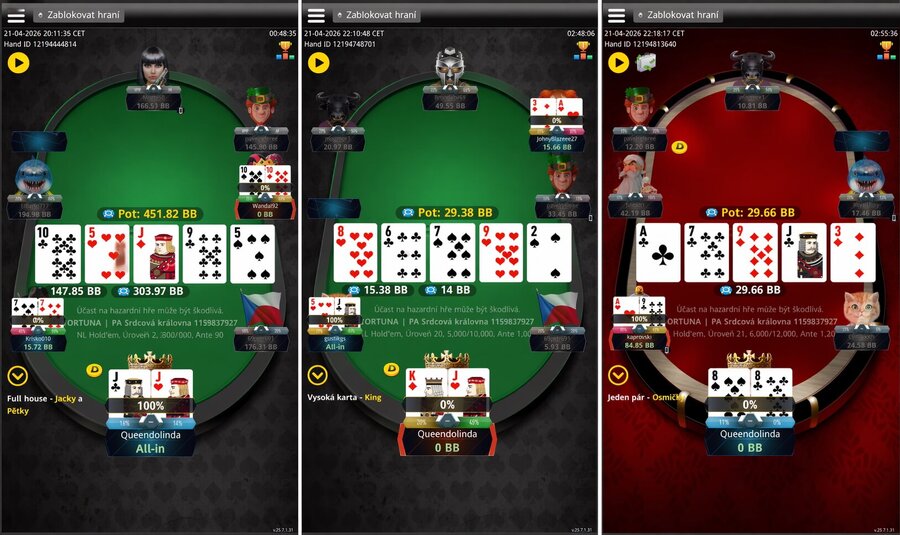Play the replay of the 451.82 BB pot hand

[x=18, y=63]
